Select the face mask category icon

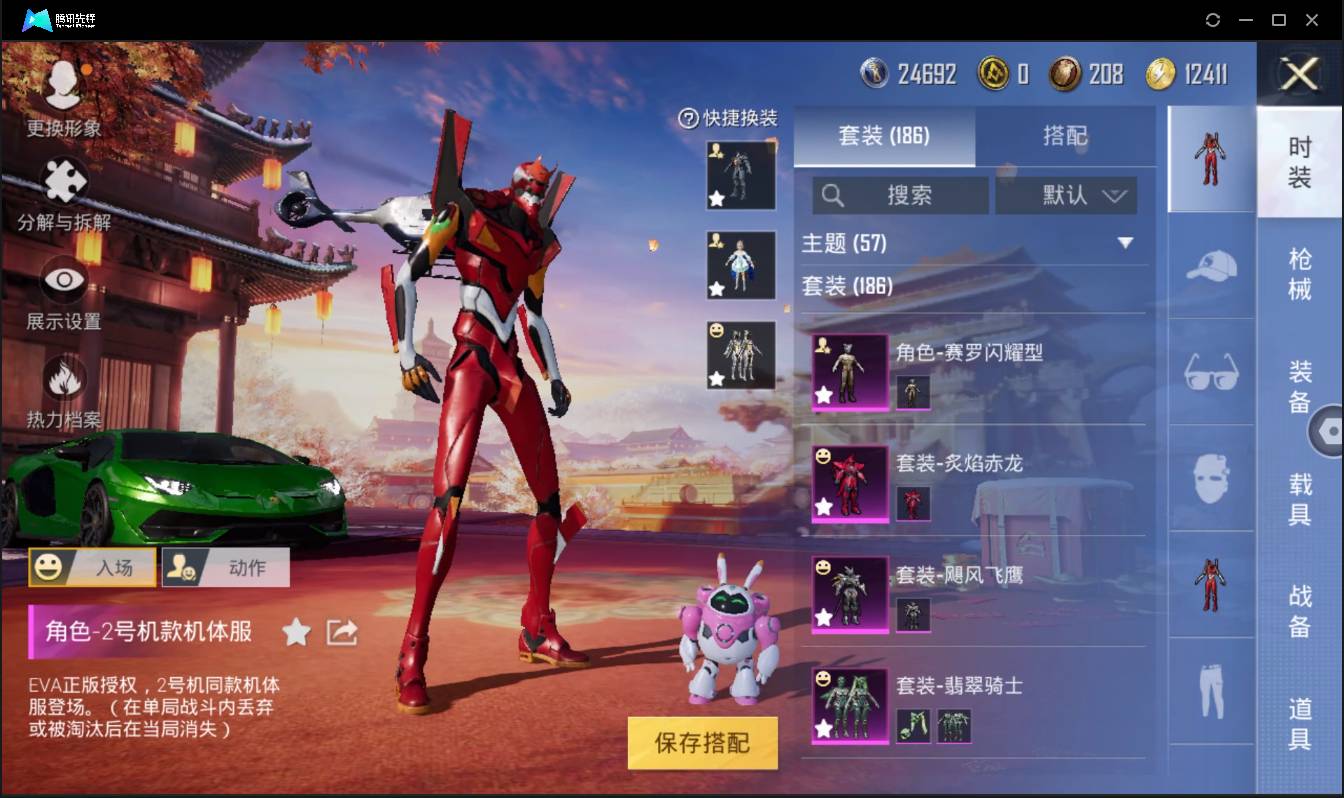[1210, 477]
